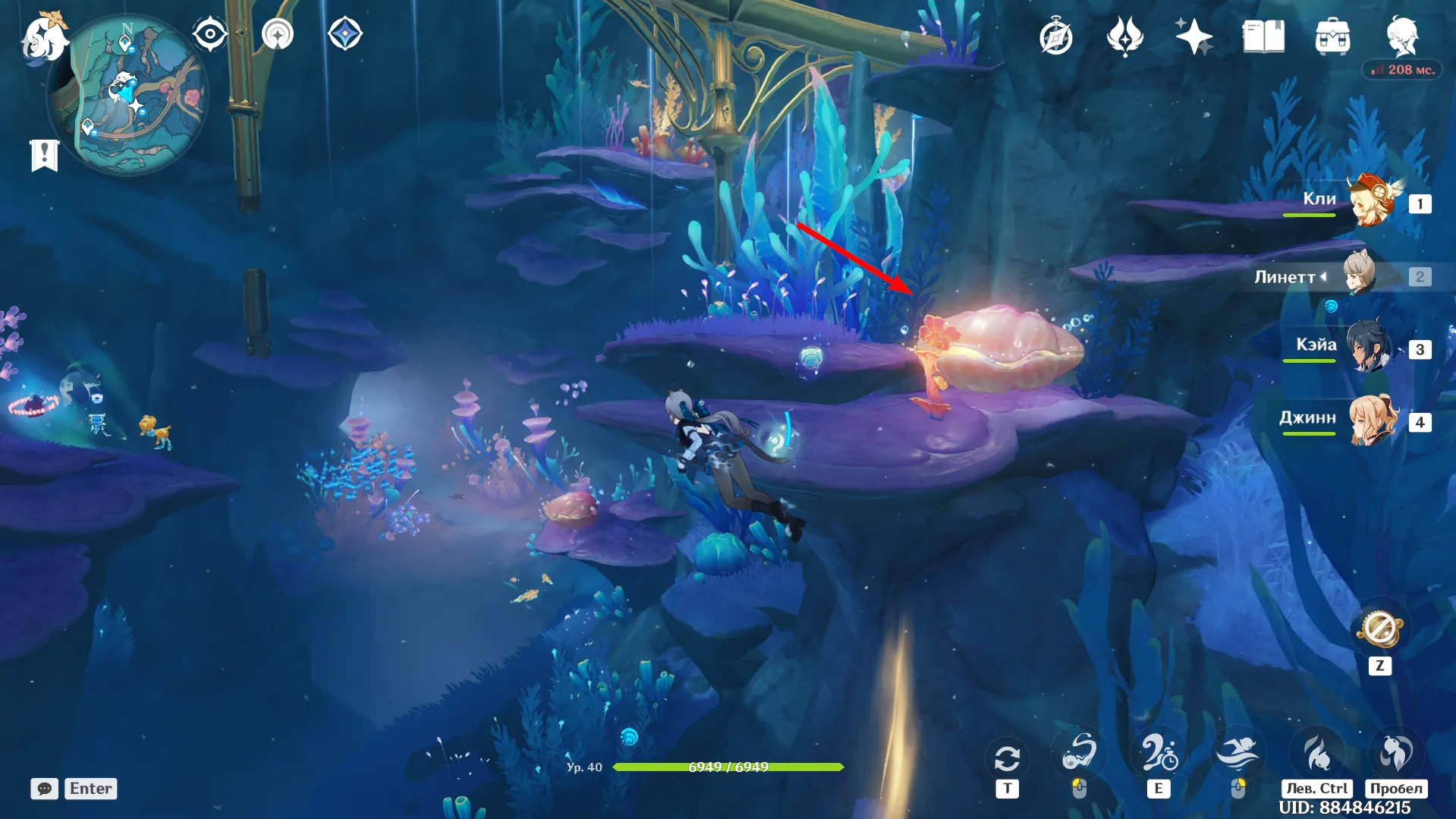Switch to party member Кли
Viewport: 1456px width, 819px height.
click(x=1370, y=202)
